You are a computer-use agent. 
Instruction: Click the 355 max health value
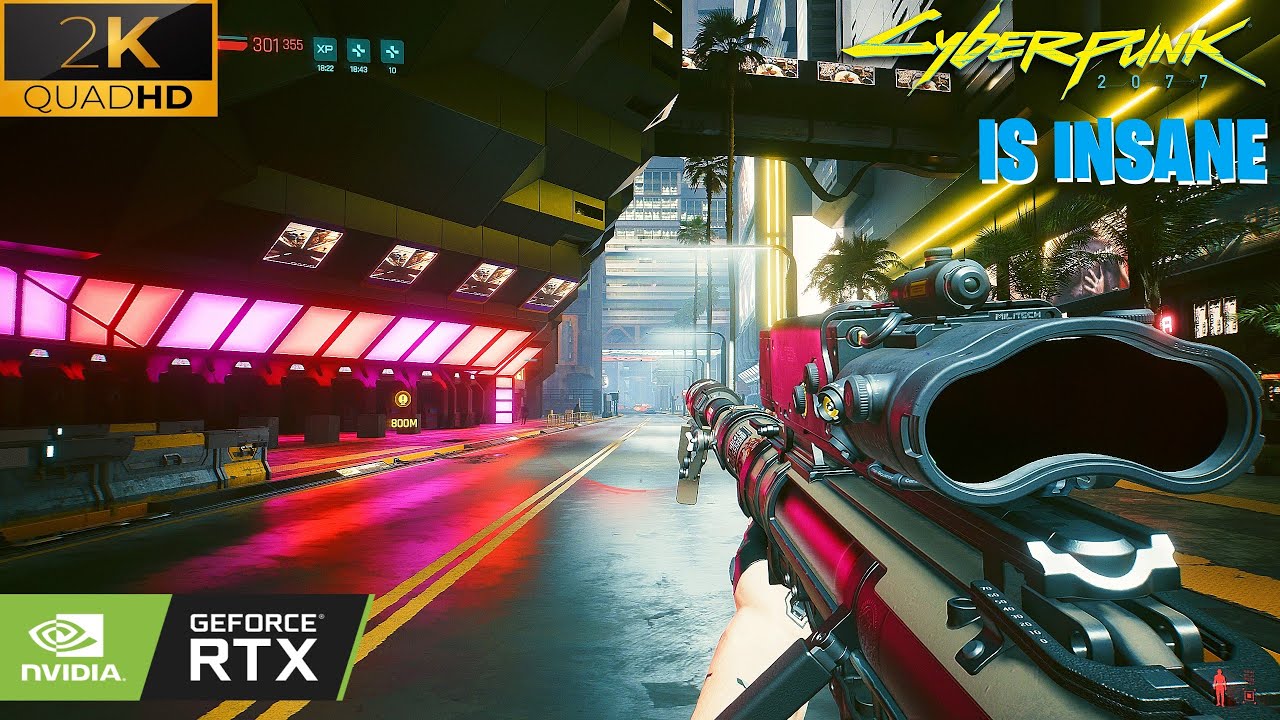click(x=292, y=43)
